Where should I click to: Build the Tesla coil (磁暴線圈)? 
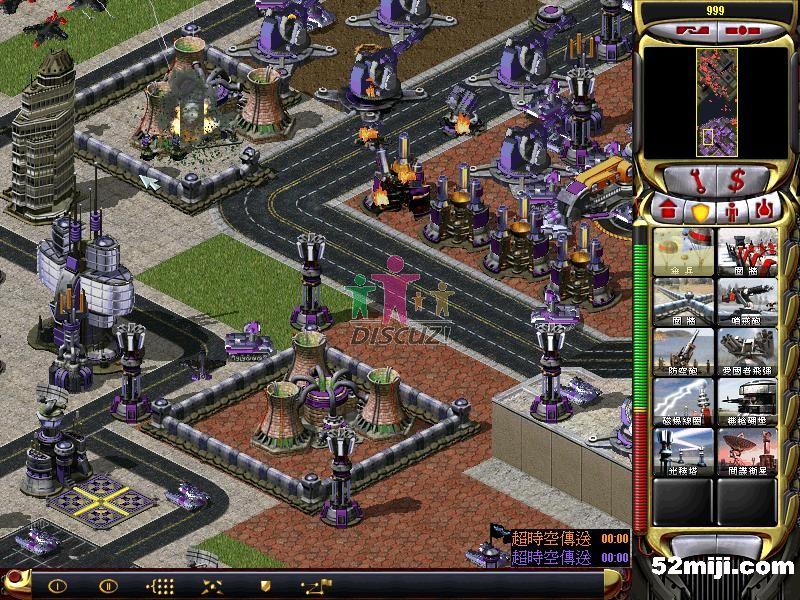click(x=684, y=401)
